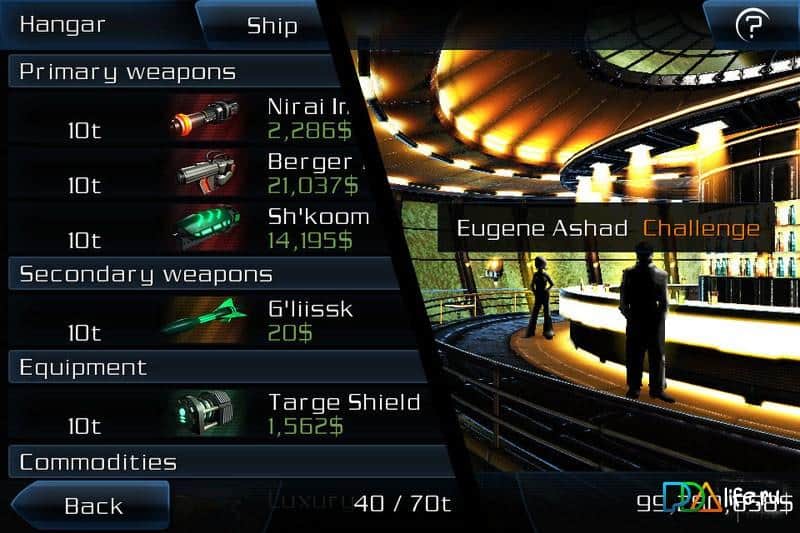Select the G'liissk secondary weapon
Viewport: 800px width, 533px height.
click(200, 320)
